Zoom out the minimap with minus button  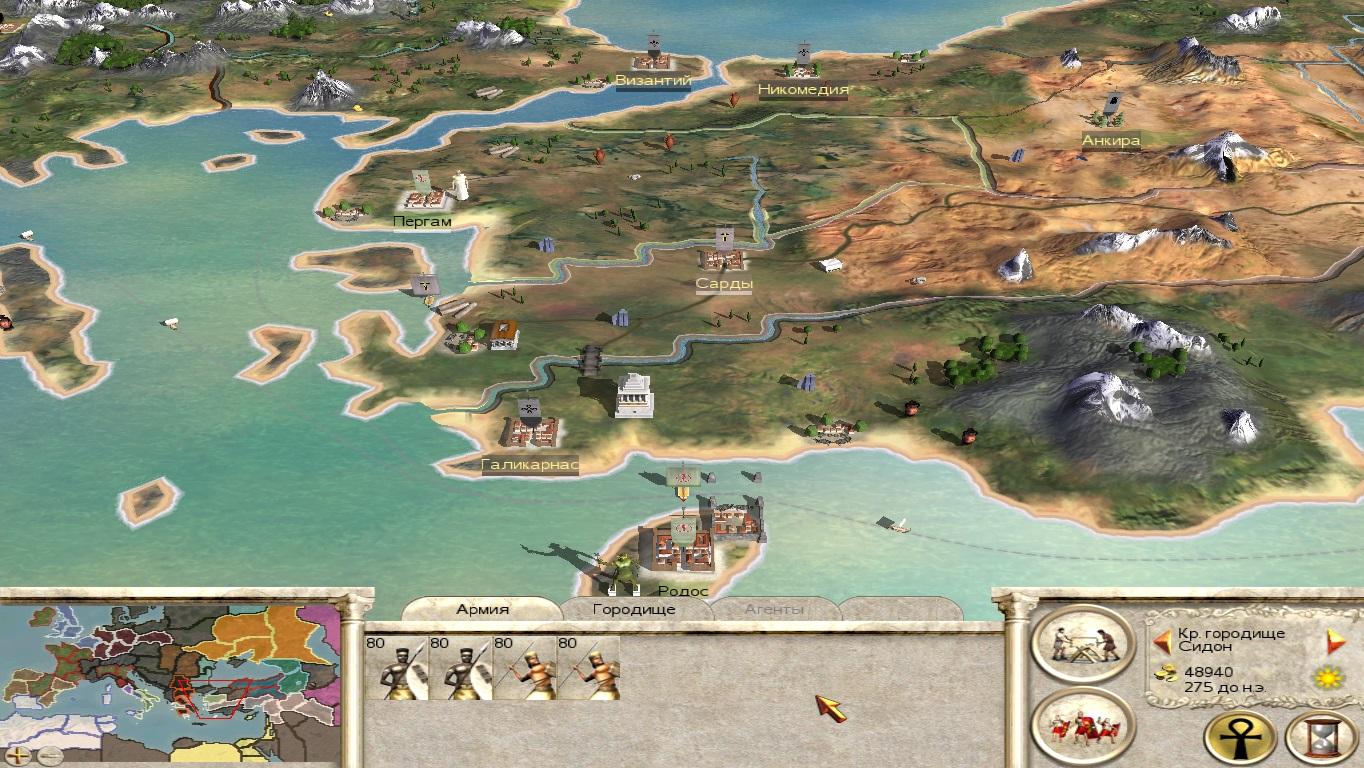tap(48, 755)
